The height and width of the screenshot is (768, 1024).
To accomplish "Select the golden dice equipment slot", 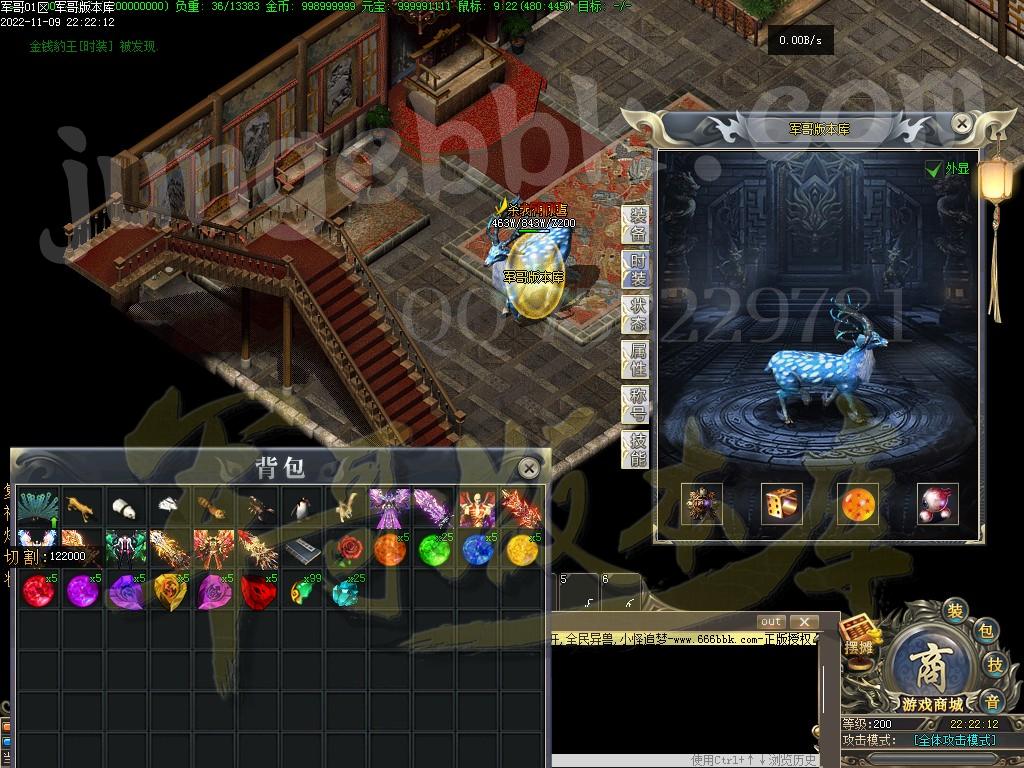I will pos(781,505).
